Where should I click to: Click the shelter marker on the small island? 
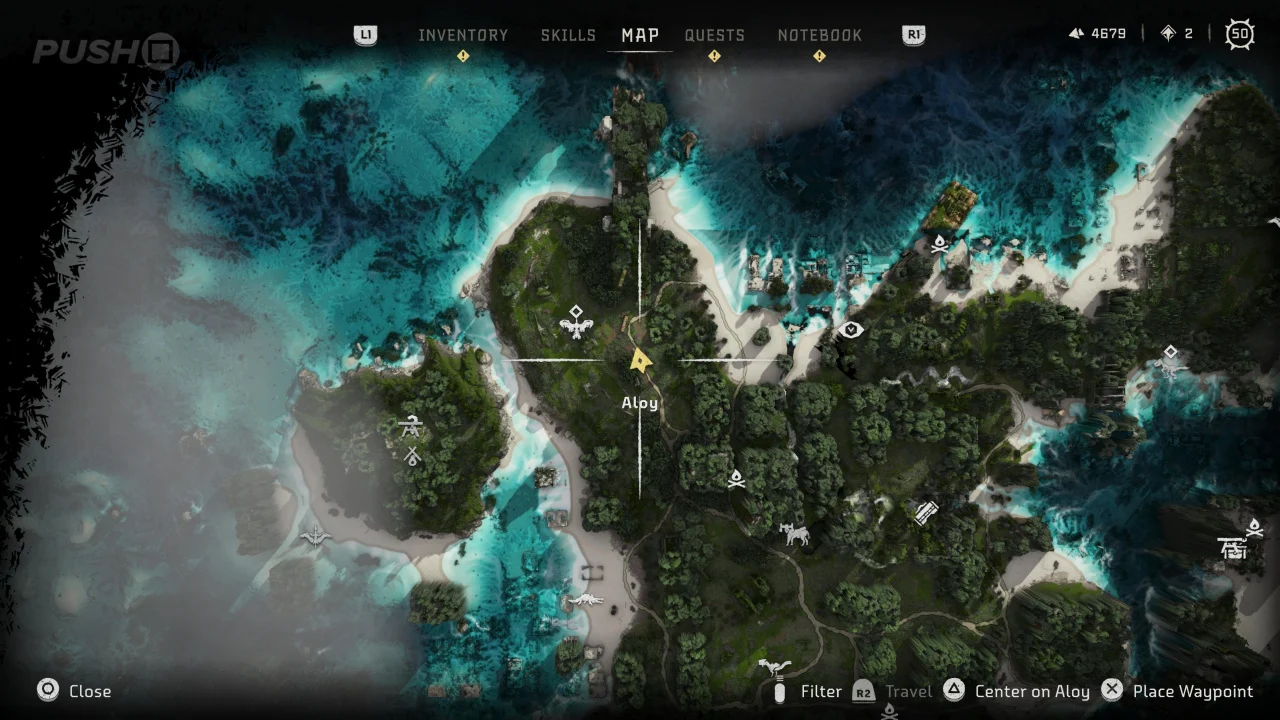pos(410,428)
